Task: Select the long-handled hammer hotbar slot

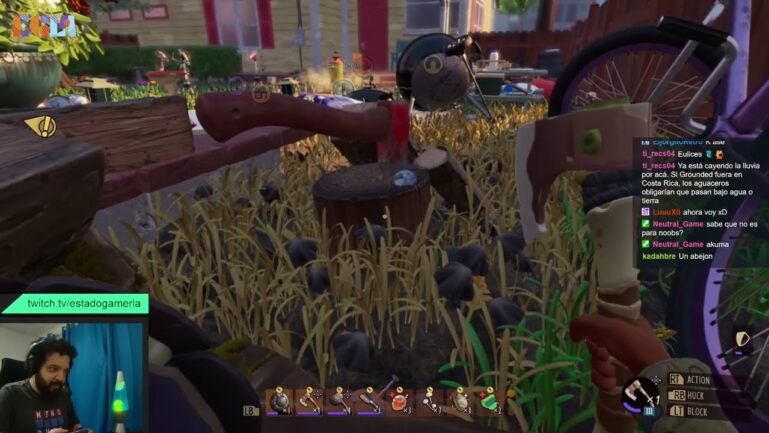Action: 369,401
